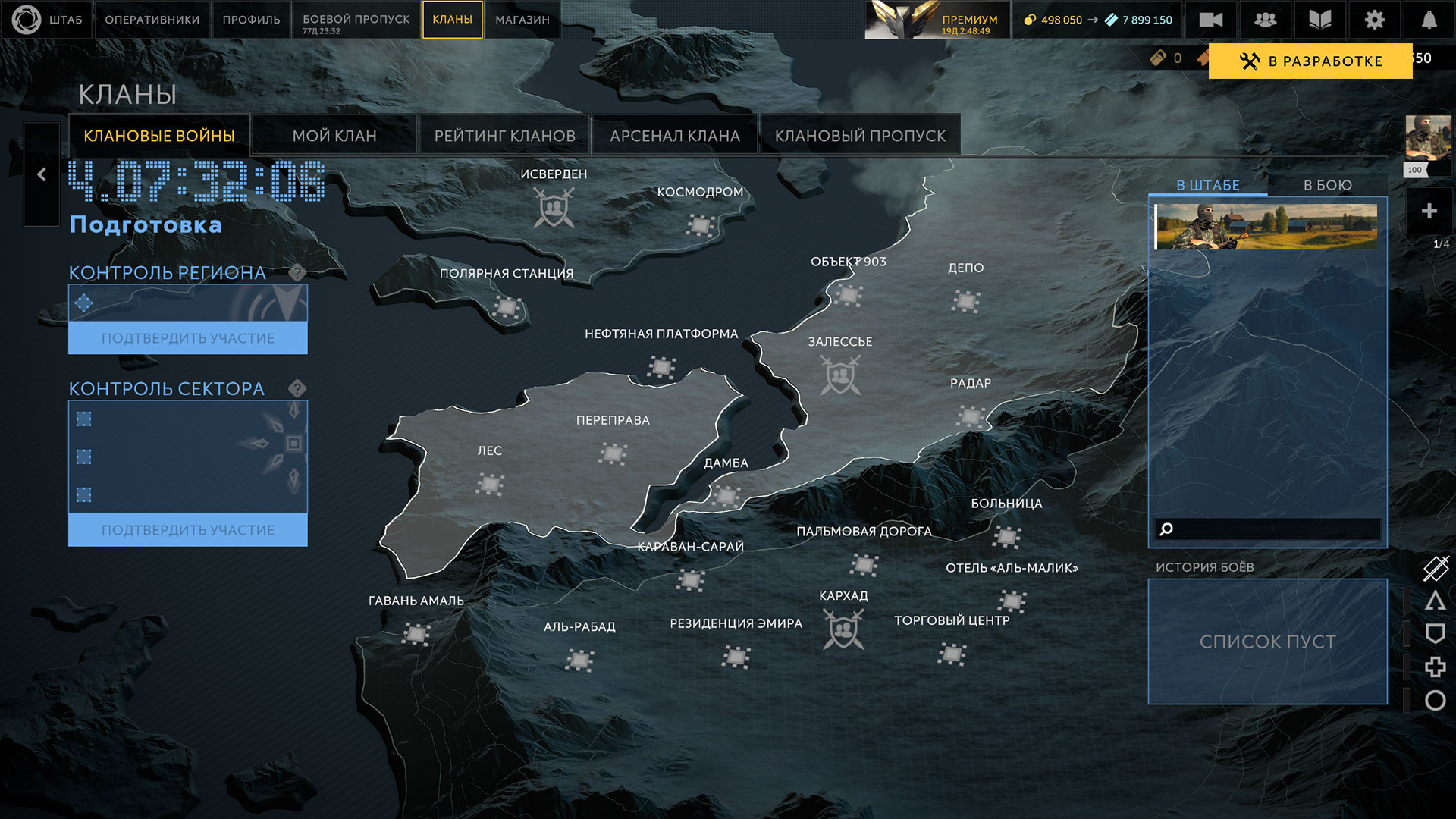The height and width of the screenshot is (819, 1456).
Task: Click the player search field
Action: point(1274,529)
